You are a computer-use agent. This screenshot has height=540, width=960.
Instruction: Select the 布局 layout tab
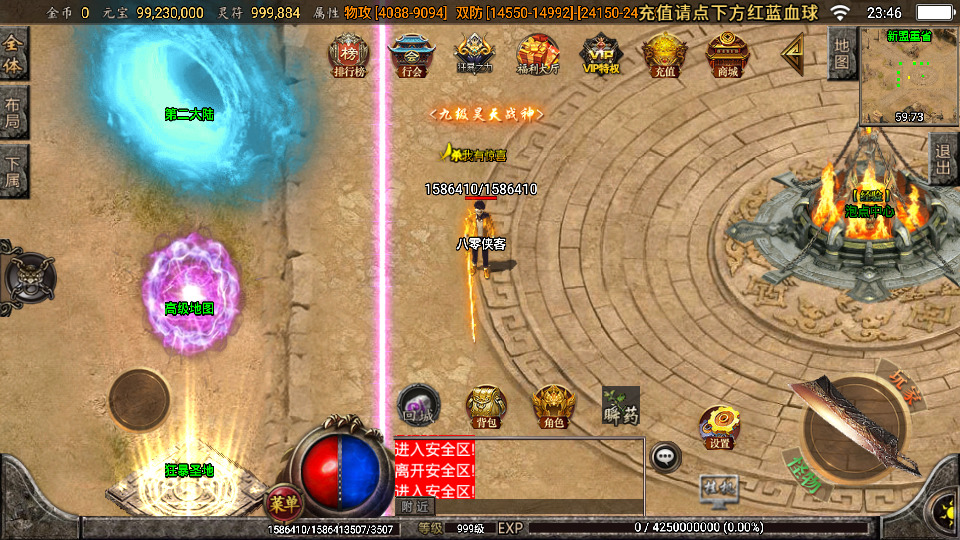tap(14, 112)
